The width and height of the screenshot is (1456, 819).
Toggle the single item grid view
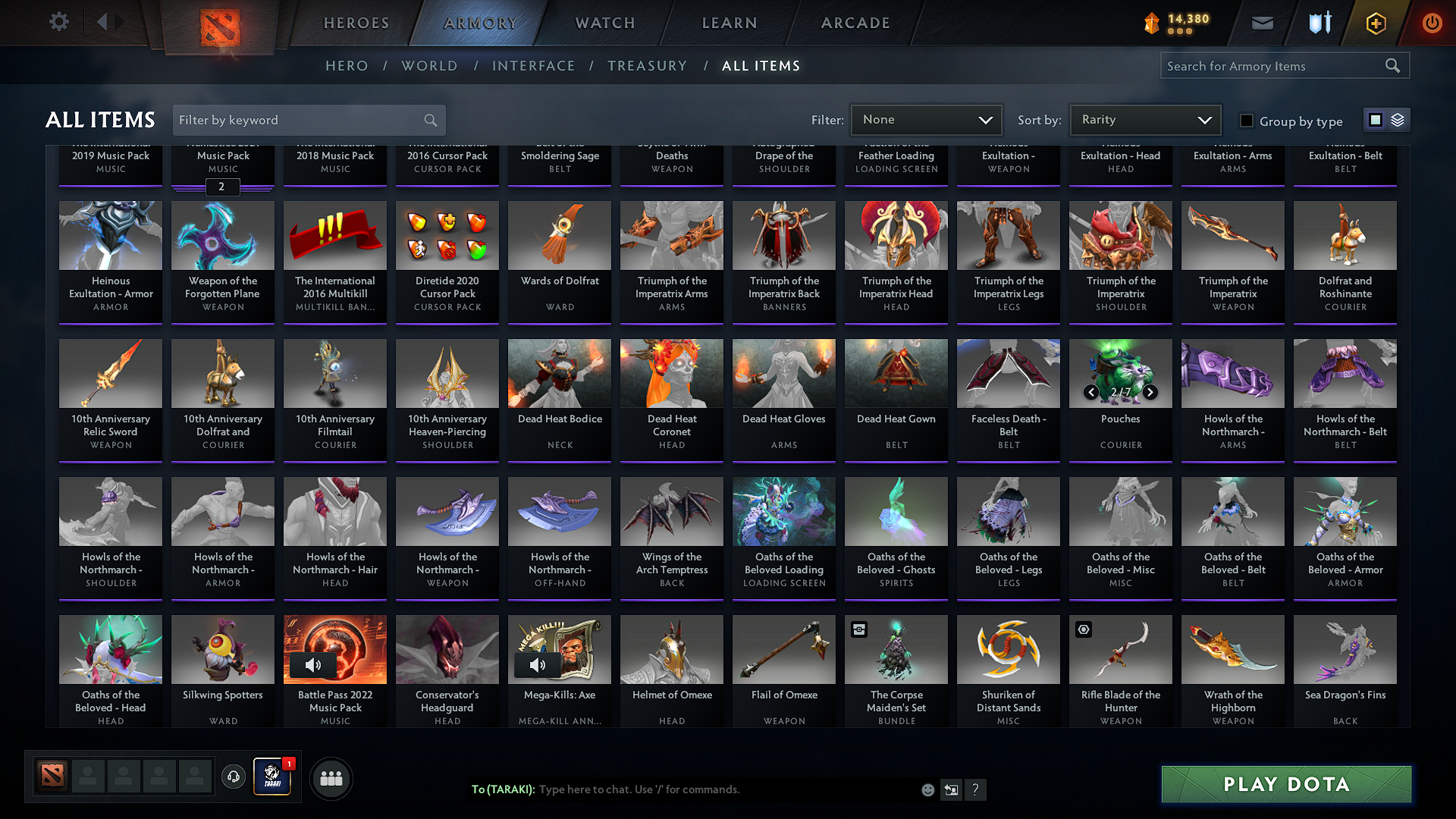click(x=1375, y=119)
